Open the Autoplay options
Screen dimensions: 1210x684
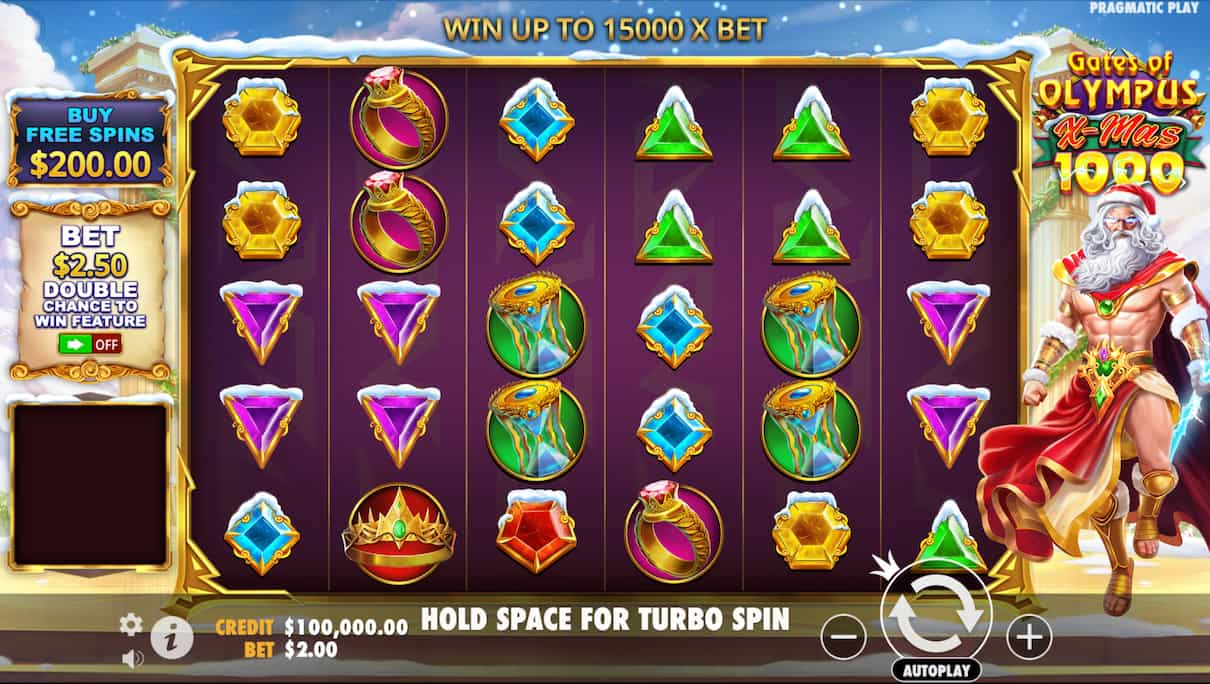coord(936,670)
